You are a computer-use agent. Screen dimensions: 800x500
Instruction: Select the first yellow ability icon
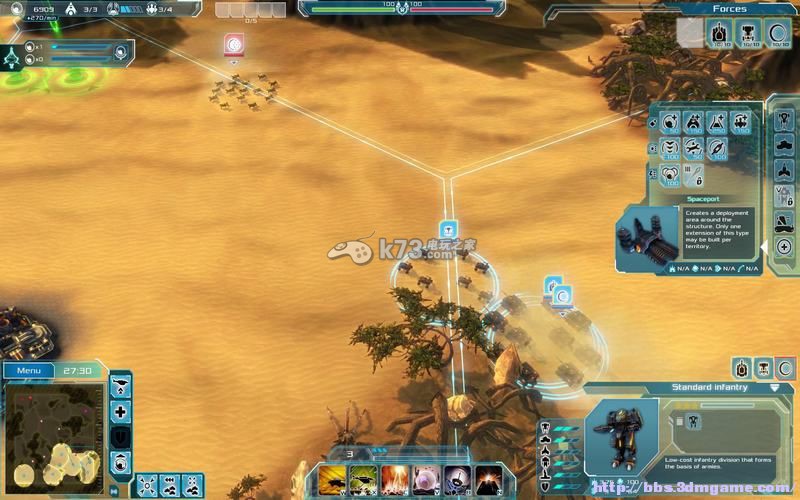pyautogui.click(x=334, y=479)
